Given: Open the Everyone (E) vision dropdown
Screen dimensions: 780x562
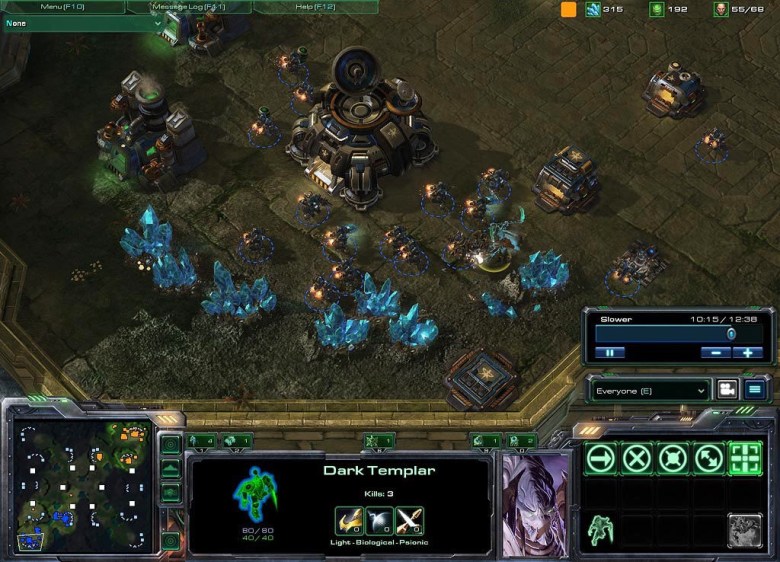Looking at the screenshot, I should point(648,389).
